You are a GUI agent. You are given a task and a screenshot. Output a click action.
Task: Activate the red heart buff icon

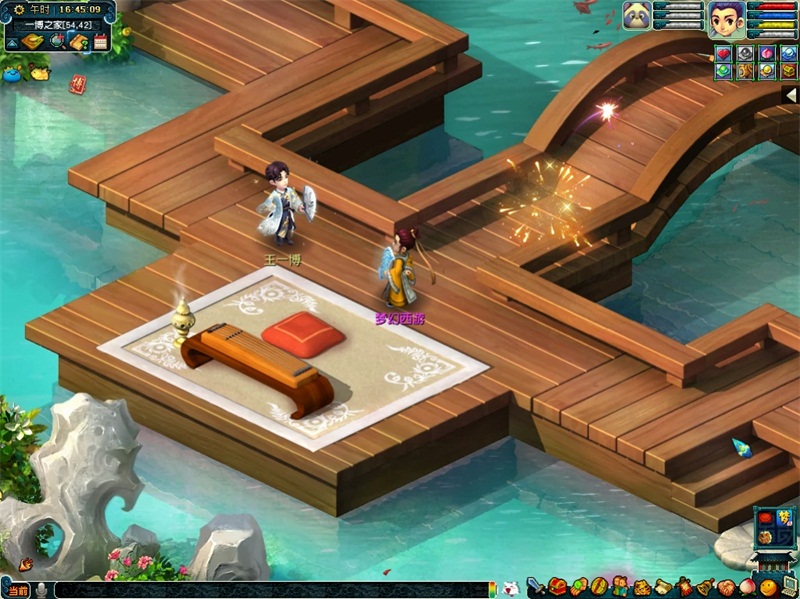723,53
